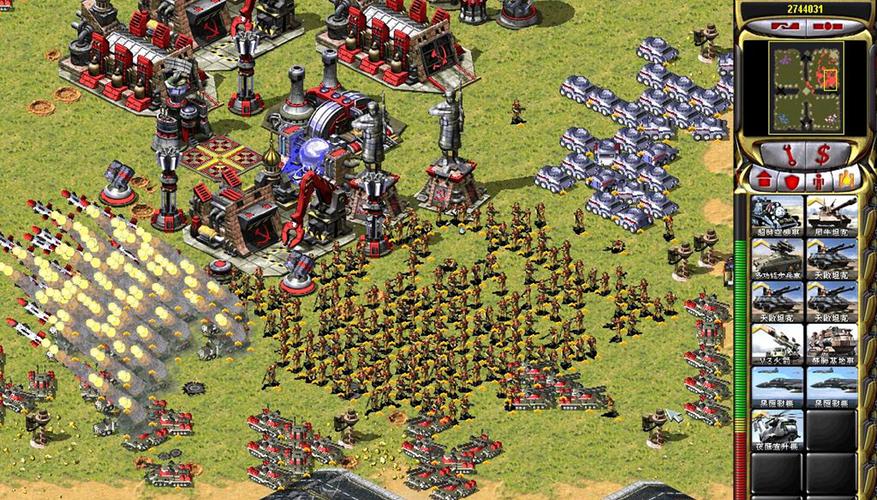877x500 pixels.
Task: Activate the red wrench repair button
Action: 784,154
